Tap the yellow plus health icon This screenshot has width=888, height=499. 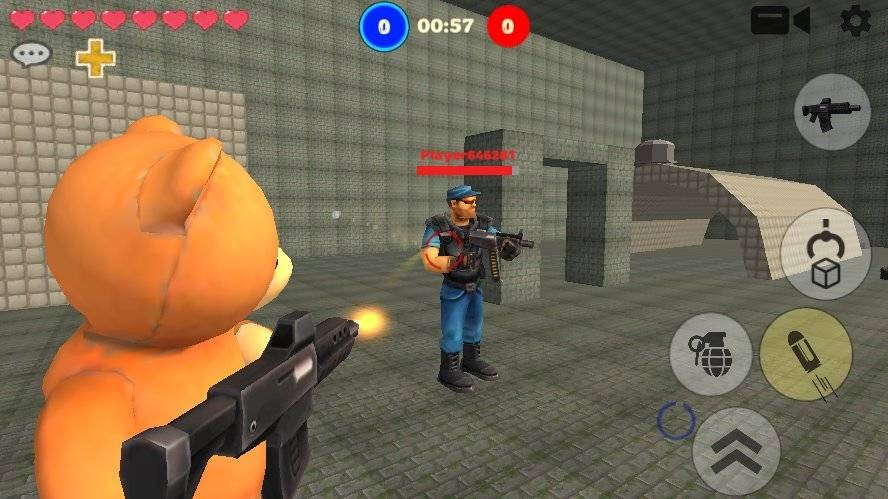[96, 58]
